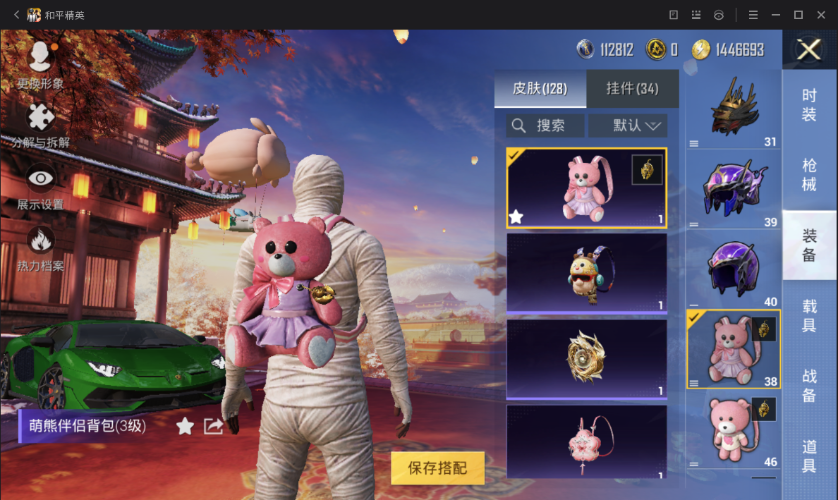Select the burger creature backpack skin
The image size is (838, 500).
[586, 273]
